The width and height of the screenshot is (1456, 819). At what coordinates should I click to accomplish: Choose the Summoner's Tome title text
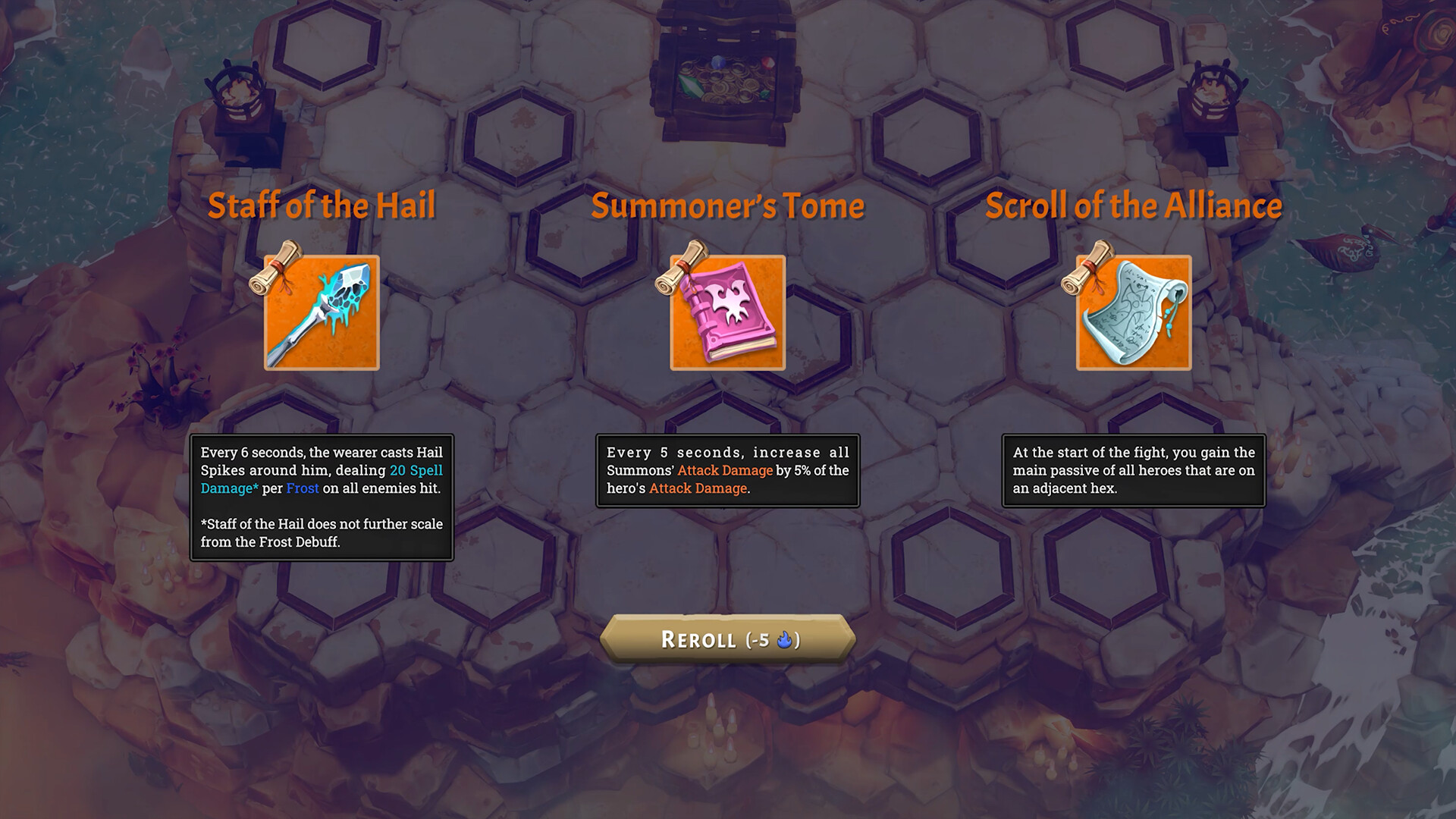pyautogui.click(x=726, y=205)
